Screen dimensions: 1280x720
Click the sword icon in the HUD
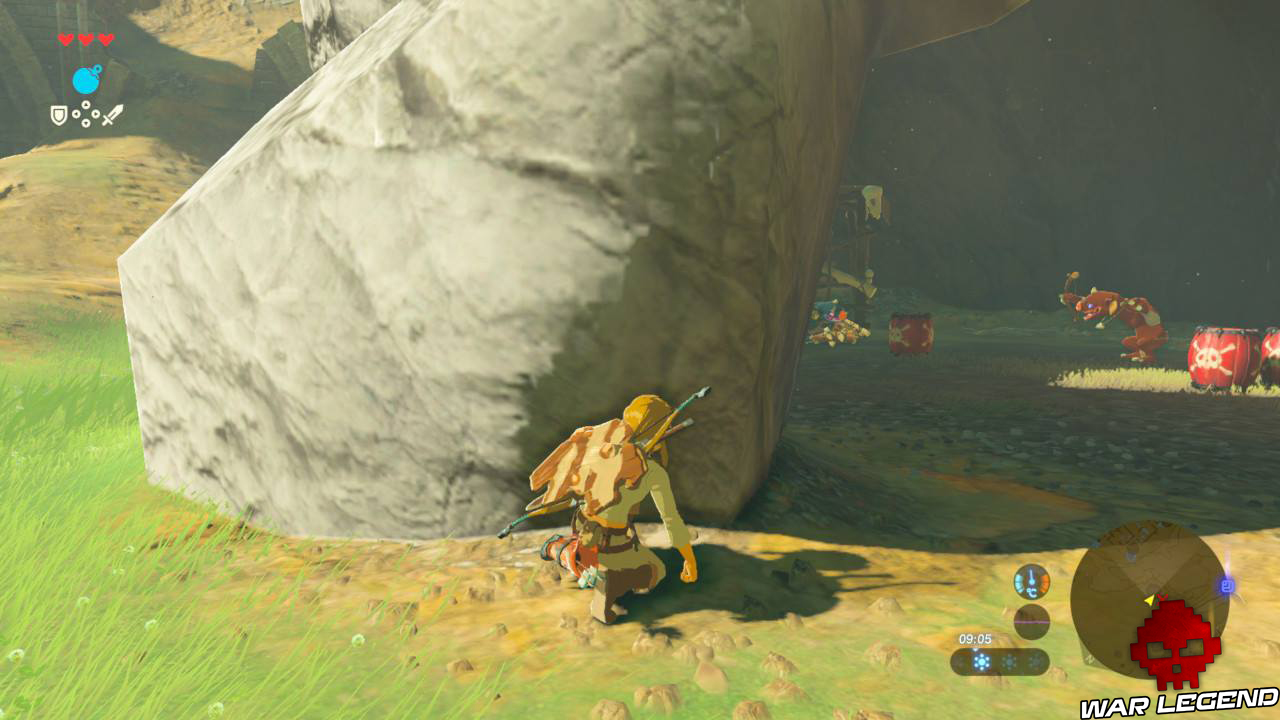coord(113,114)
